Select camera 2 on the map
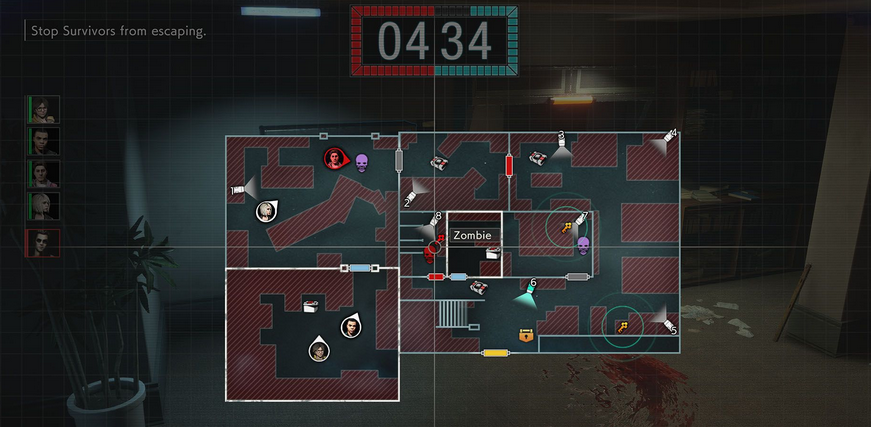 click(412, 192)
